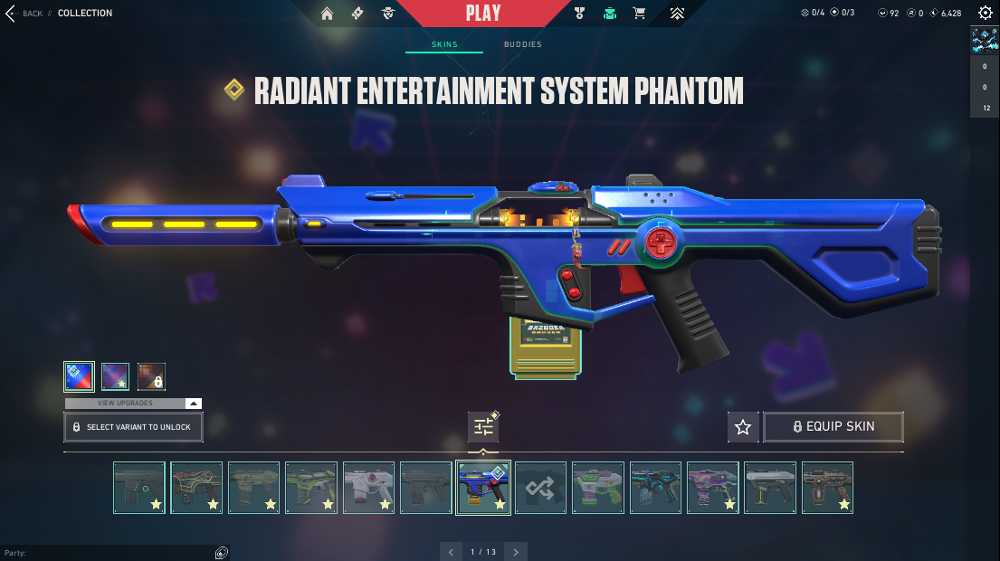Open the settings gear
This screenshot has height=561, width=1000.
[x=984, y=13]
